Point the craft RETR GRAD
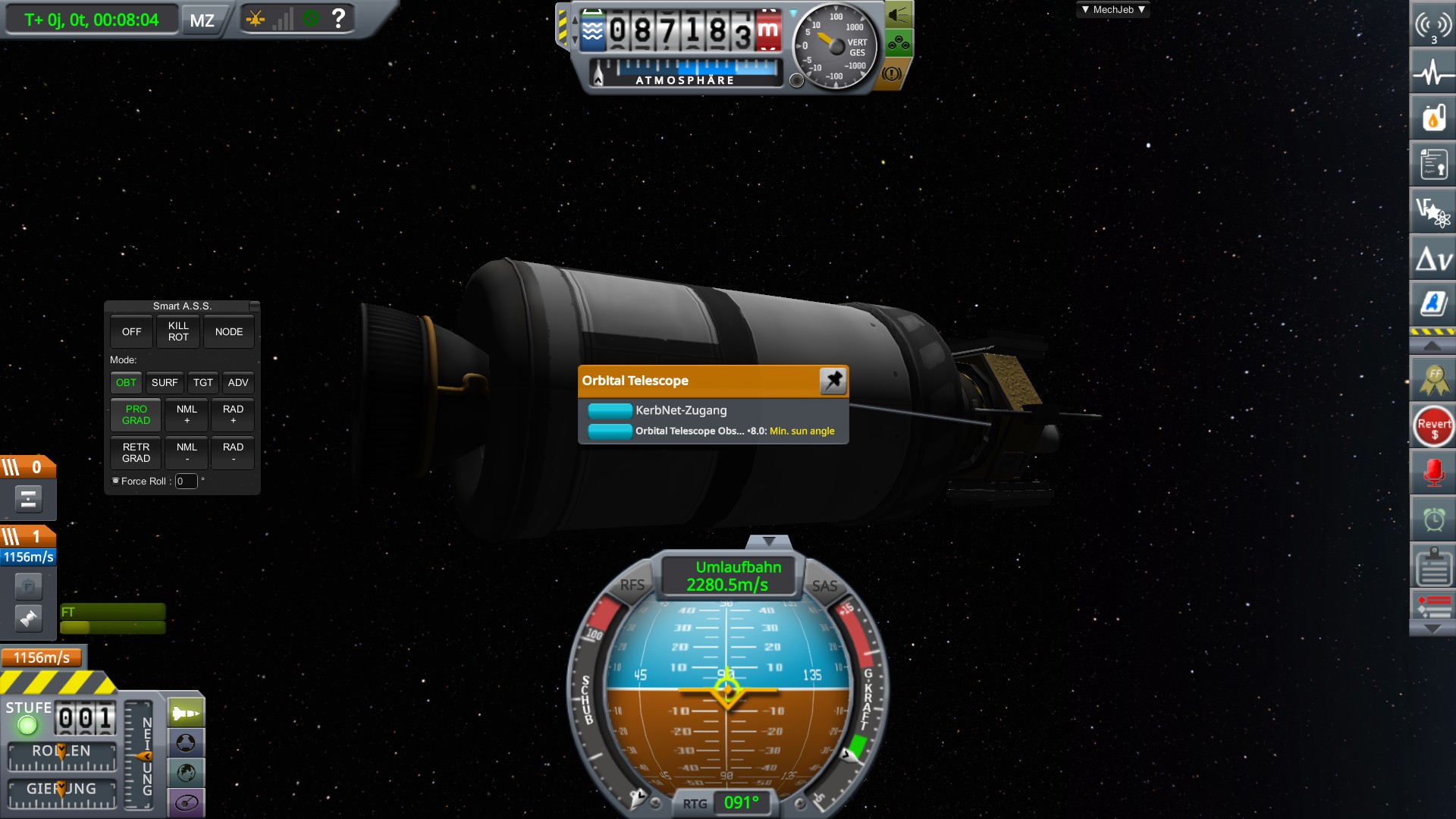Viewport: 1456px width, 819px height. [x=136, y=453]
